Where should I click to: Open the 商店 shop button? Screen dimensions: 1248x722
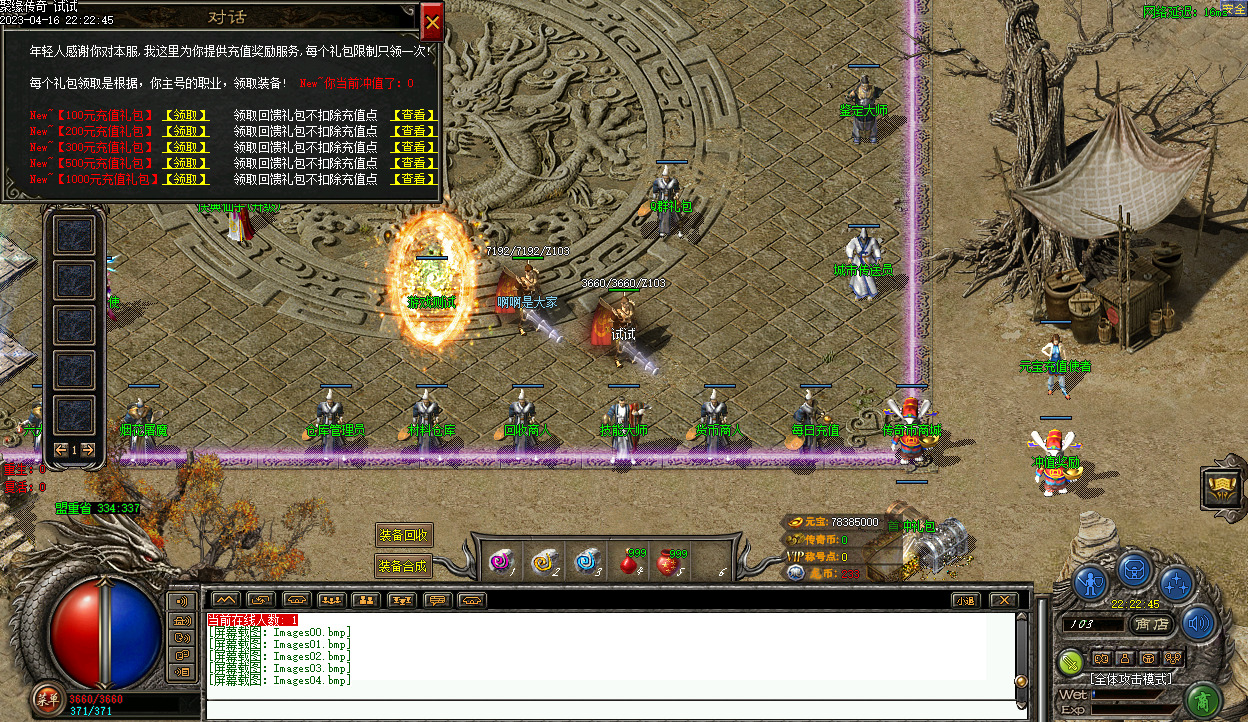point(1153,624)
